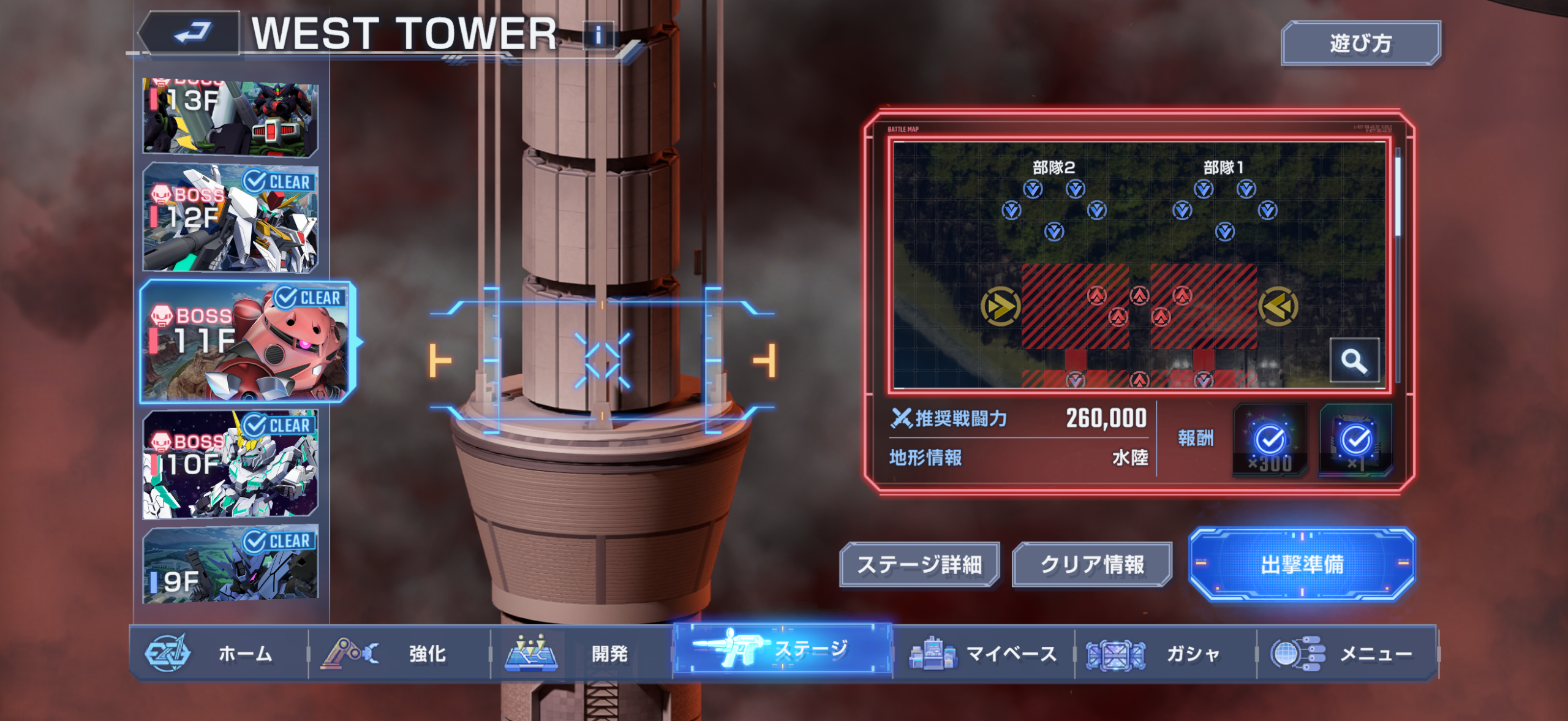1568x721 pixels.
Task: Open the West Tower info icon
Action: pos(598,36)
